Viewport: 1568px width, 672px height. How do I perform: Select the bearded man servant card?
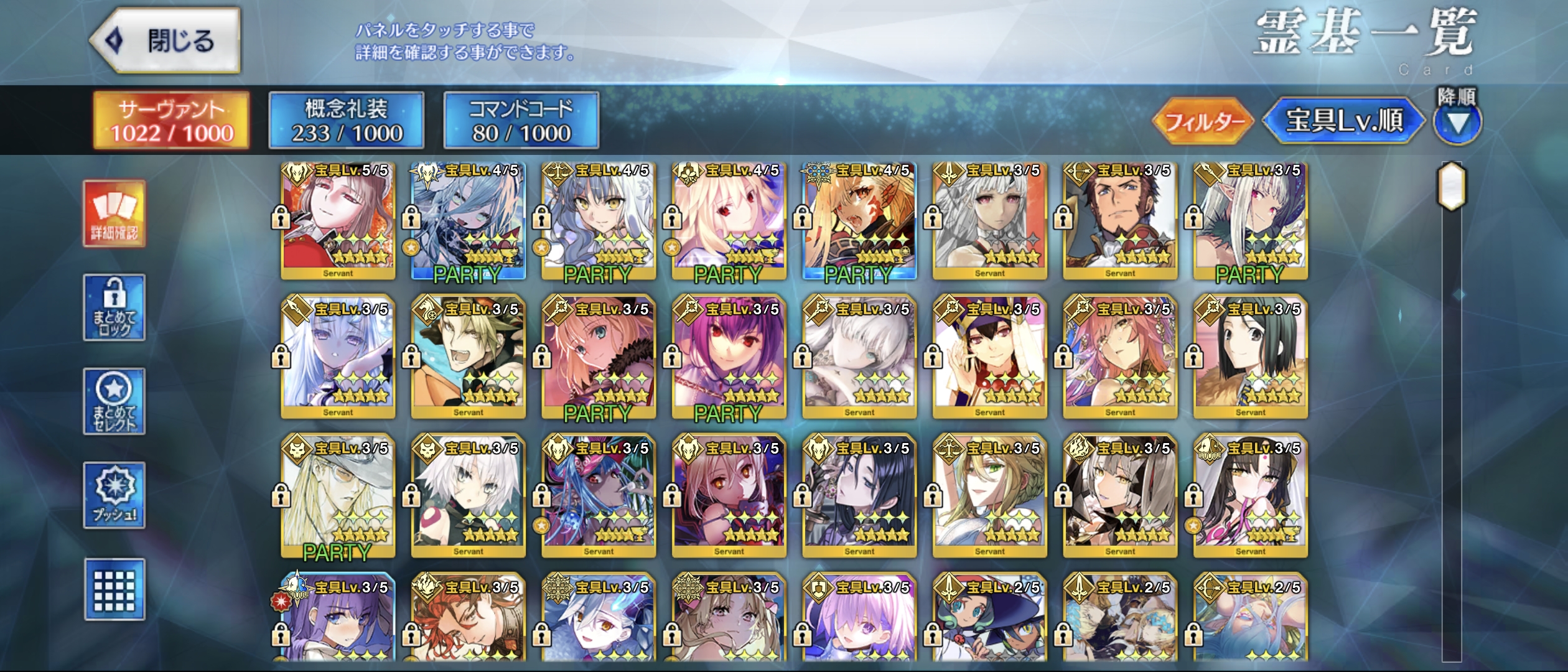(1120, 221)
